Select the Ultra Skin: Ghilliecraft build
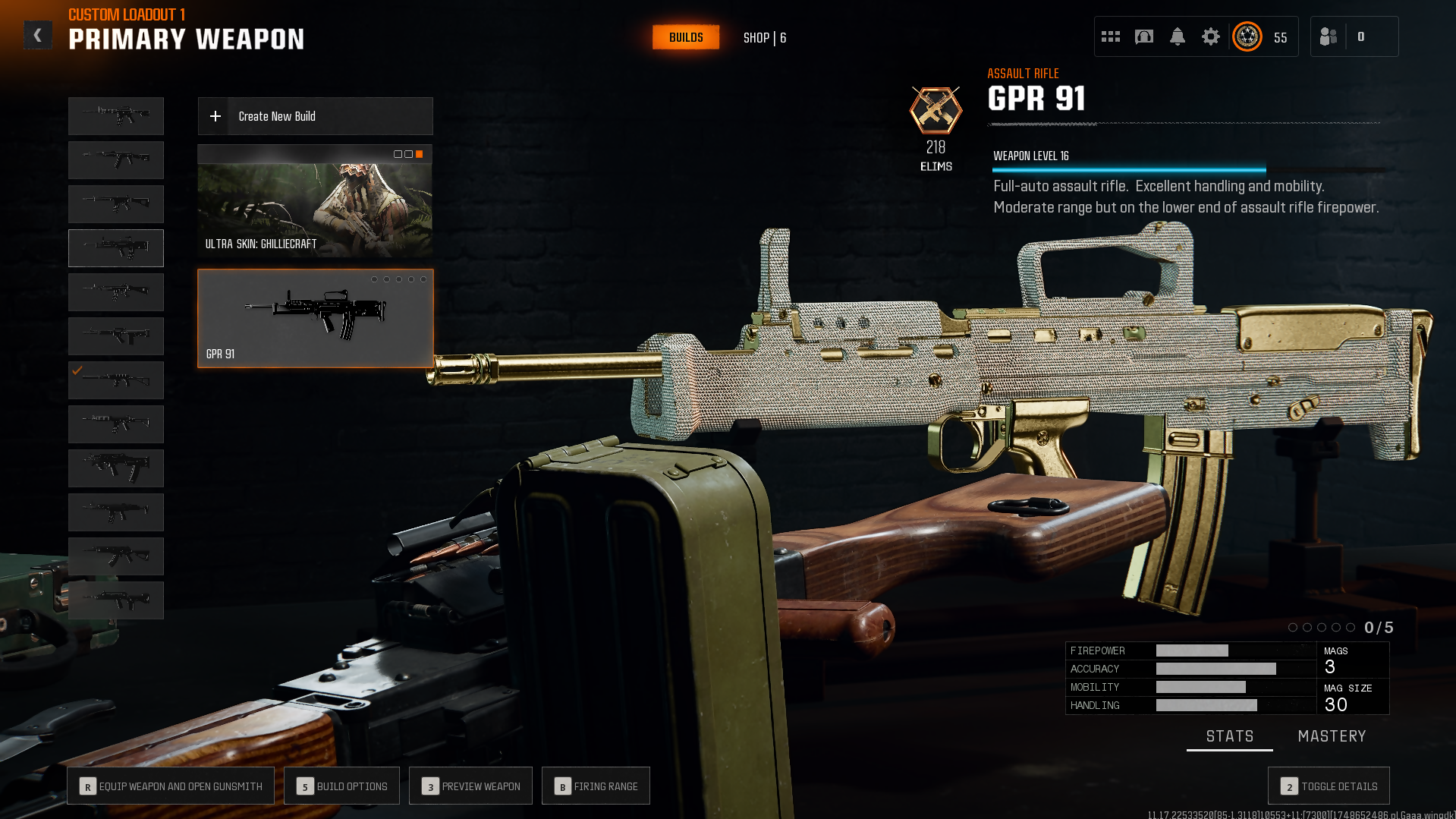The image size is (1456, 819). 315,201
